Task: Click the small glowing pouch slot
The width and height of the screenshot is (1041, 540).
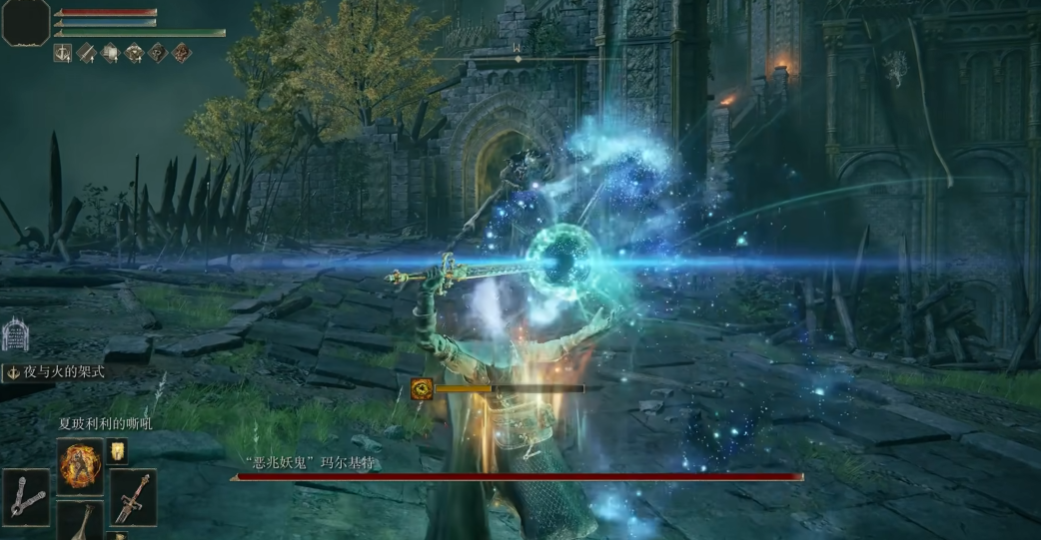Action: coord(118,452)
